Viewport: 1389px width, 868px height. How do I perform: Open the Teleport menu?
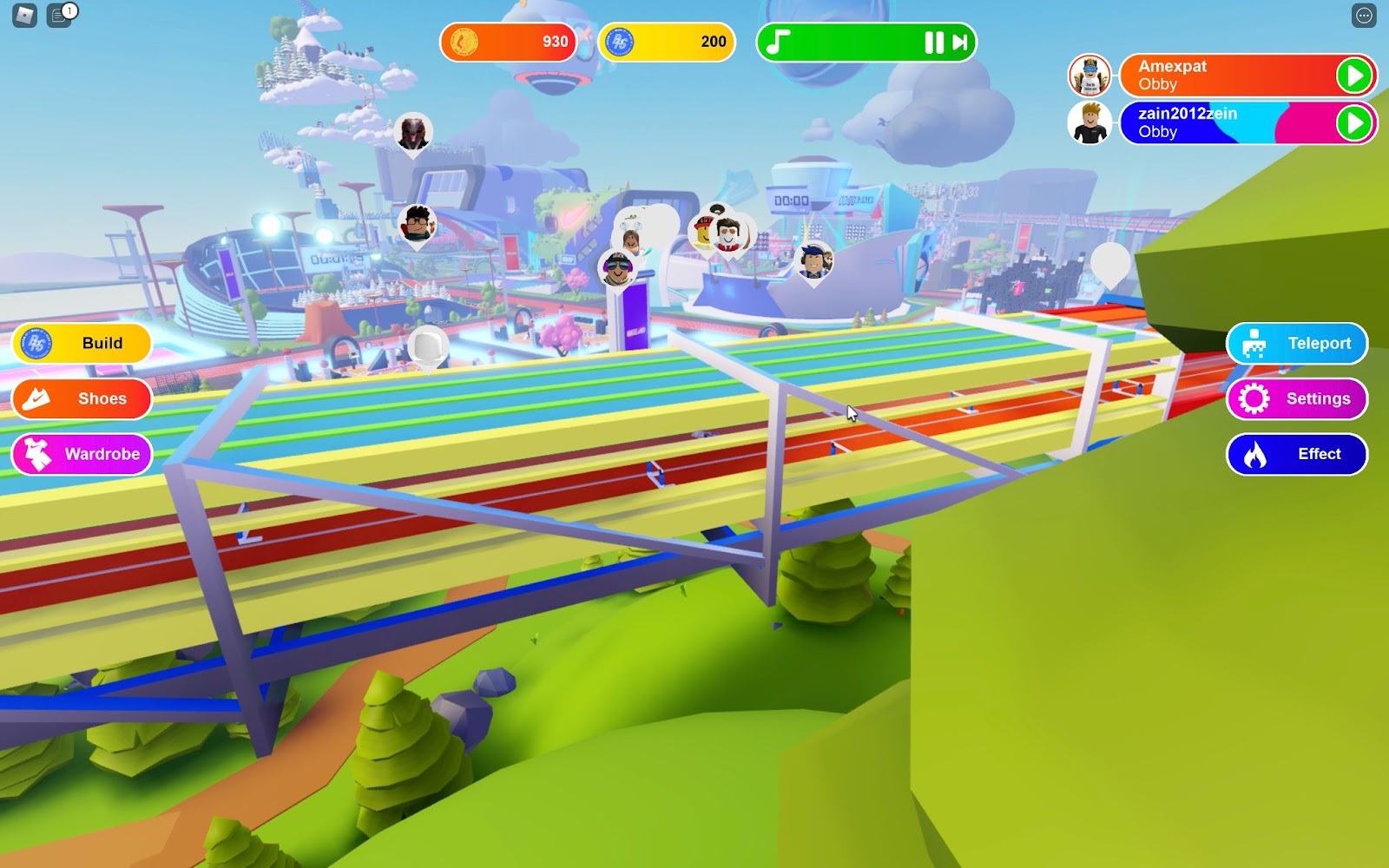tap(1297, 344)
